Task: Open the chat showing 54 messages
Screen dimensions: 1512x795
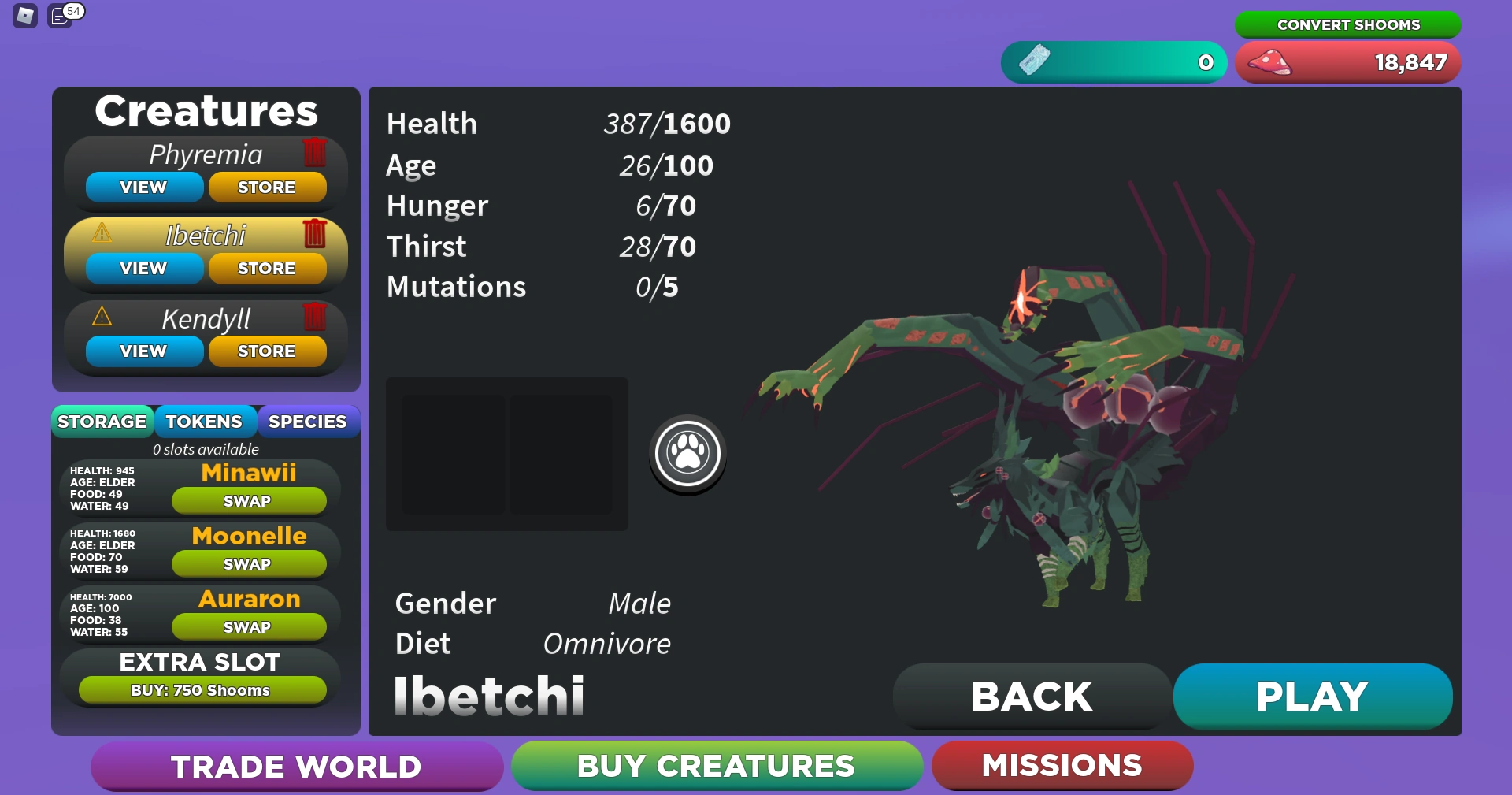Action: 60,16
